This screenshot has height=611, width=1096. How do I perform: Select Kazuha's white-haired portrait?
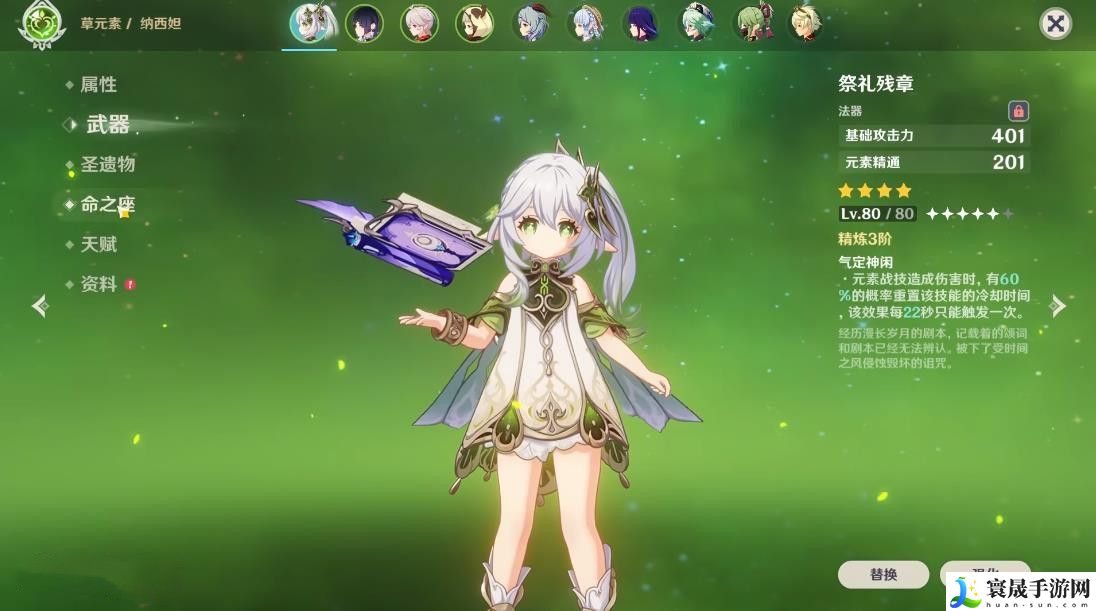coord(419,24)
